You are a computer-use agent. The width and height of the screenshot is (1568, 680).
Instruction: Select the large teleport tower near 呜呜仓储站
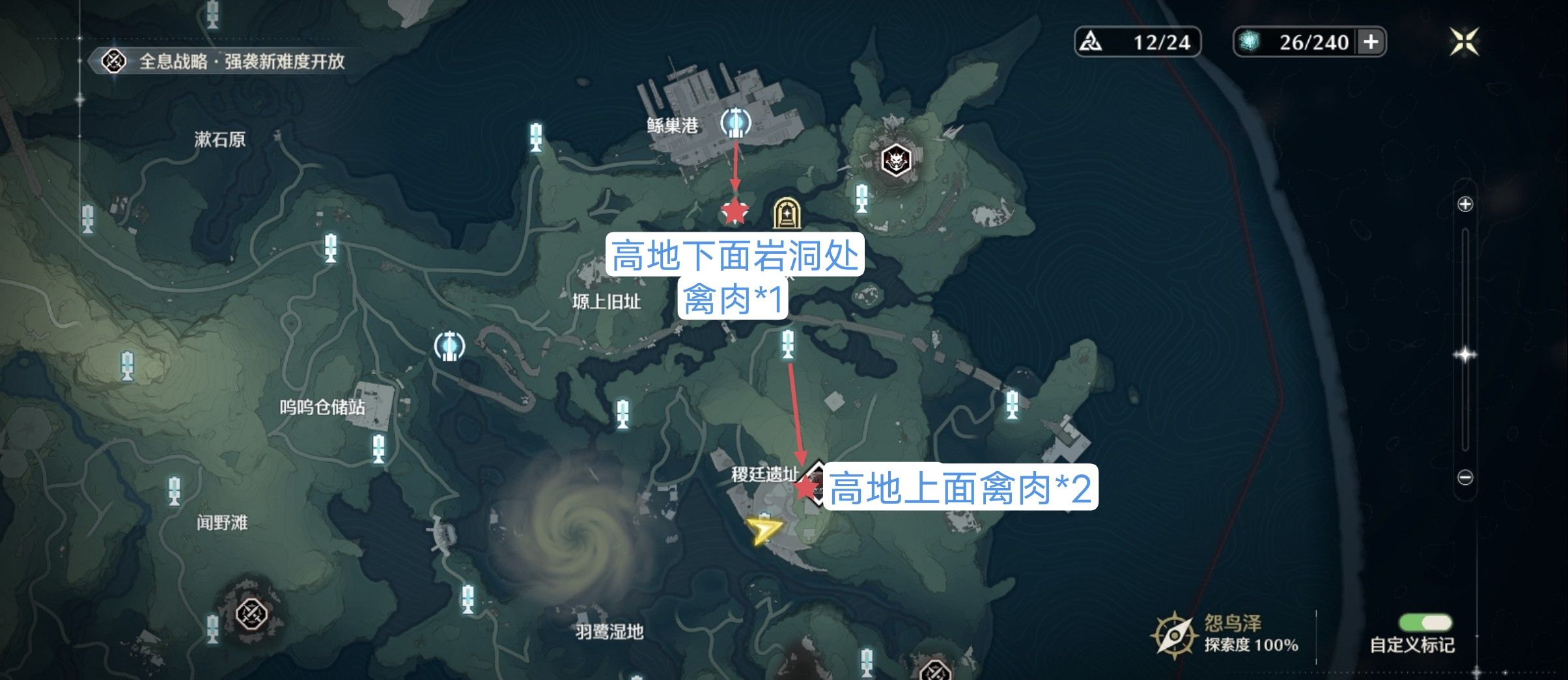[449, 346]
